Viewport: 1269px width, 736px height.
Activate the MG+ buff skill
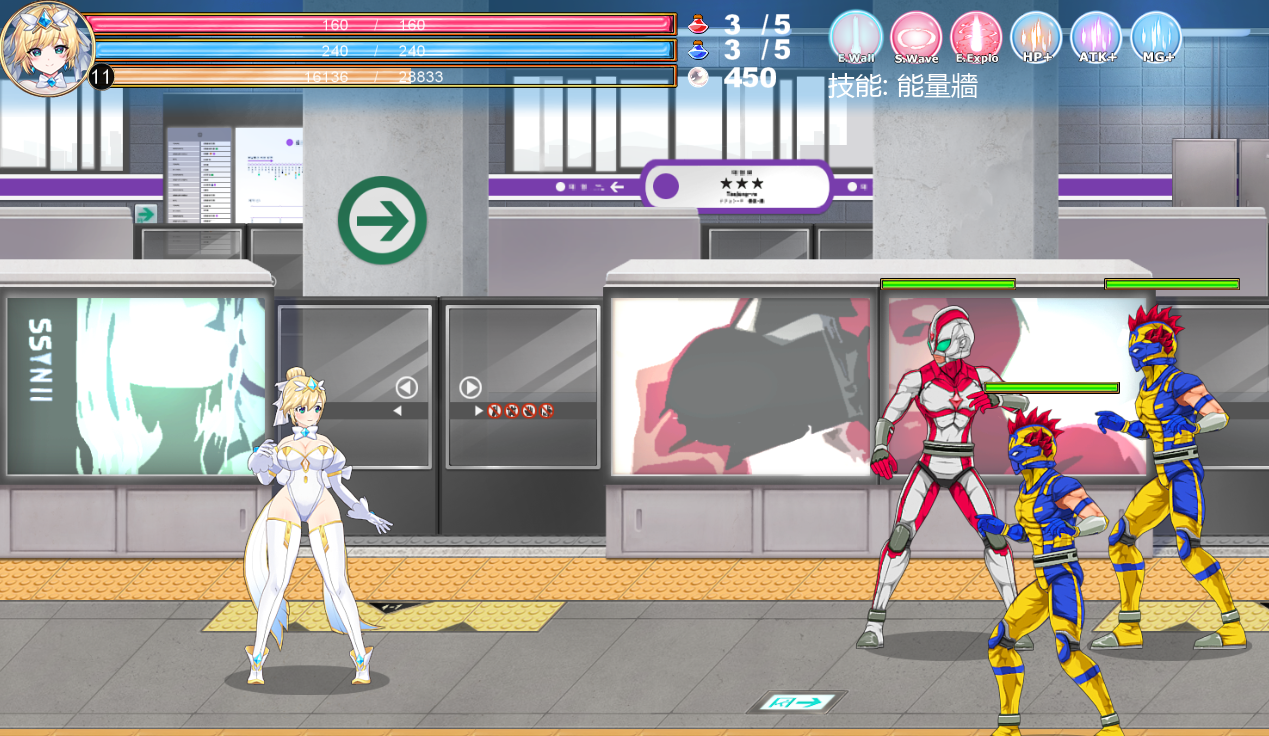(x=1156, y=37)
